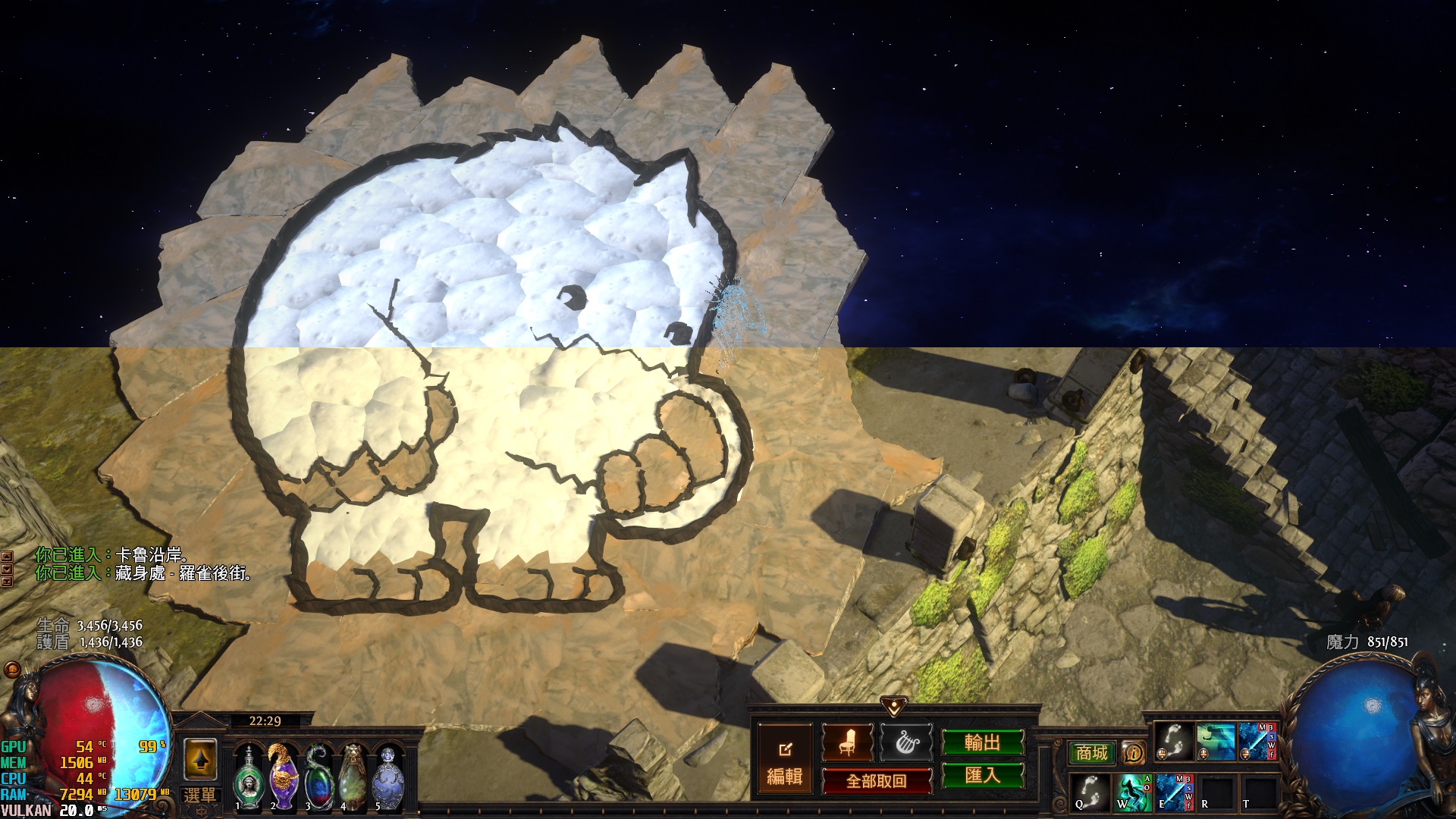Open the chair decorations list
The height and width of the screenshot is (819, 1456).
(847, 743)
